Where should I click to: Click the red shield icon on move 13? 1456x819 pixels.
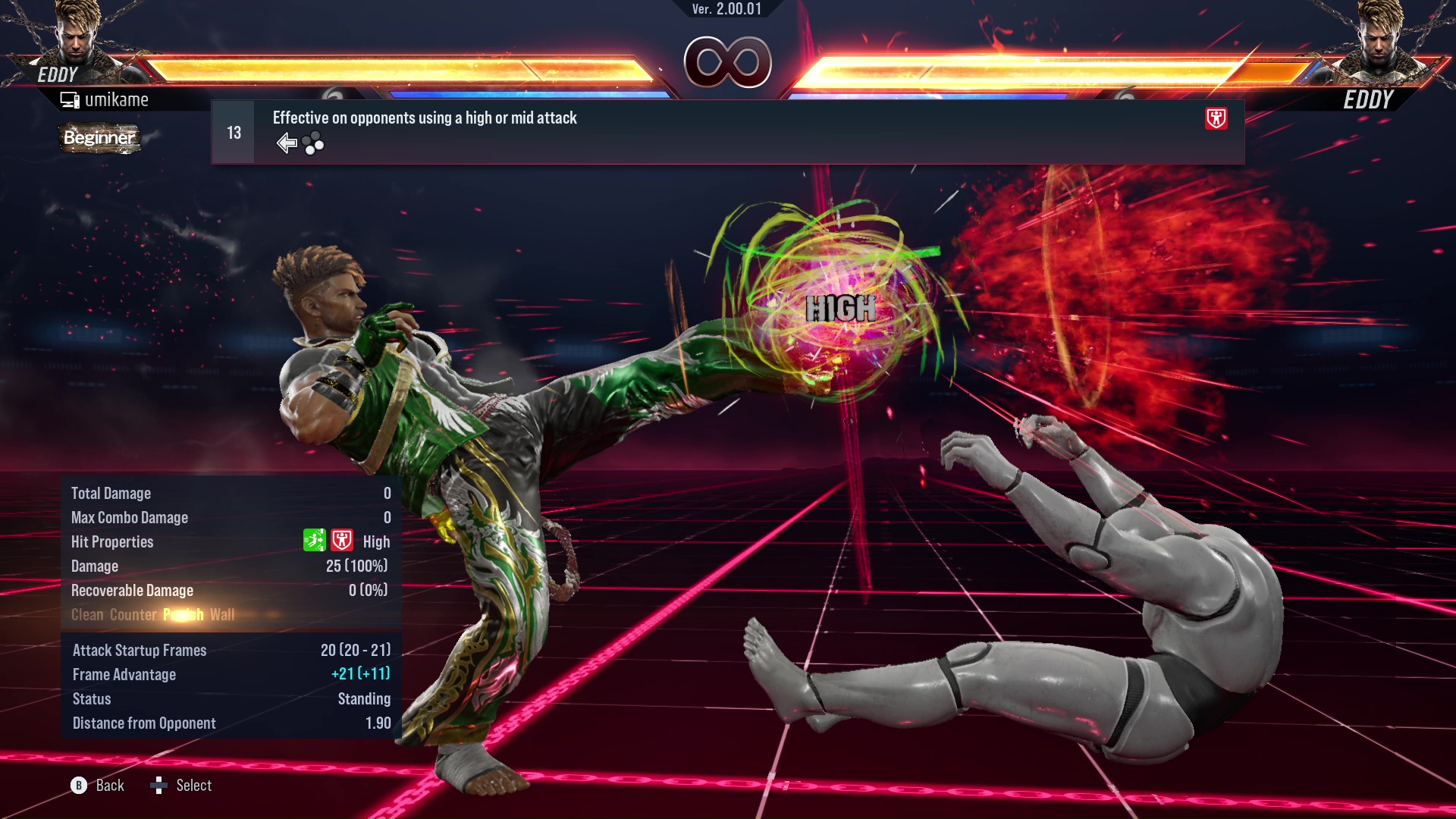tap(1216, 118)
